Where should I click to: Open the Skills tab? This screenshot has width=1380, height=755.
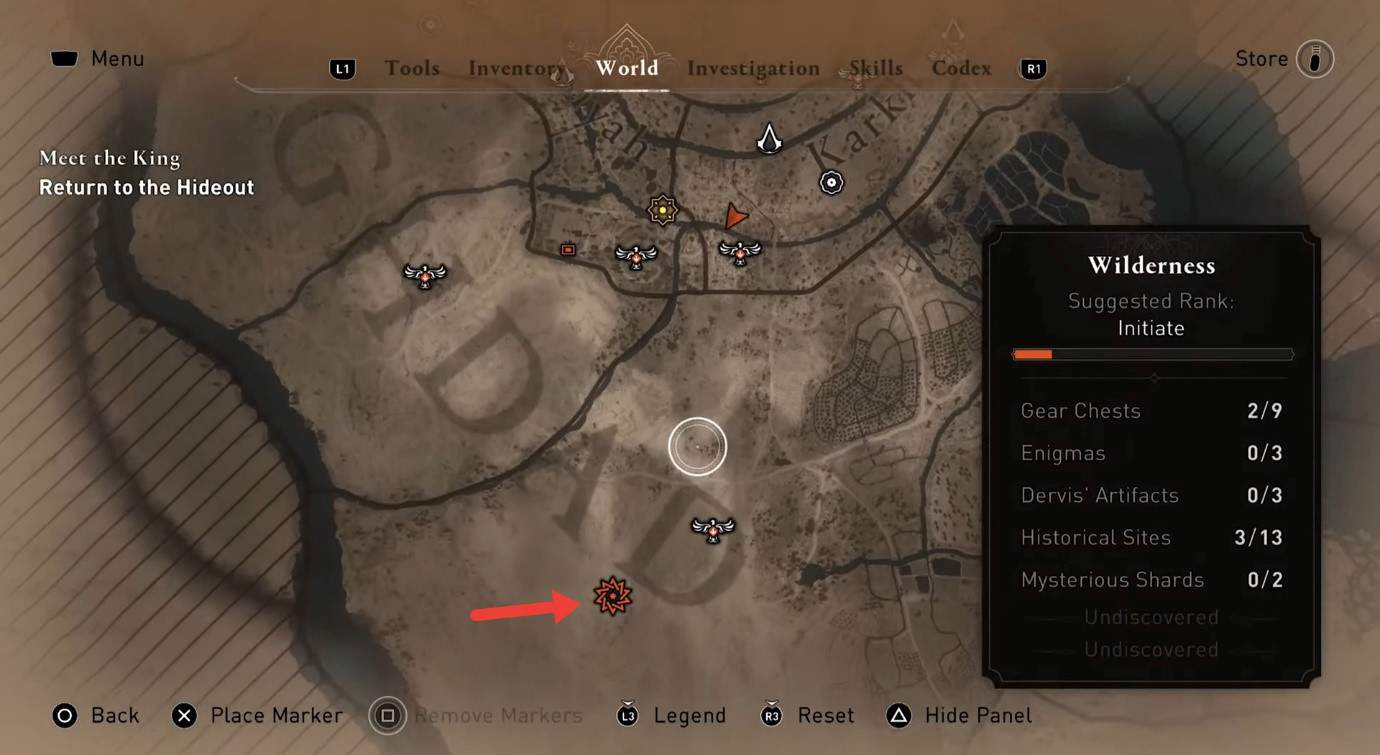click(x=875, y=68)
